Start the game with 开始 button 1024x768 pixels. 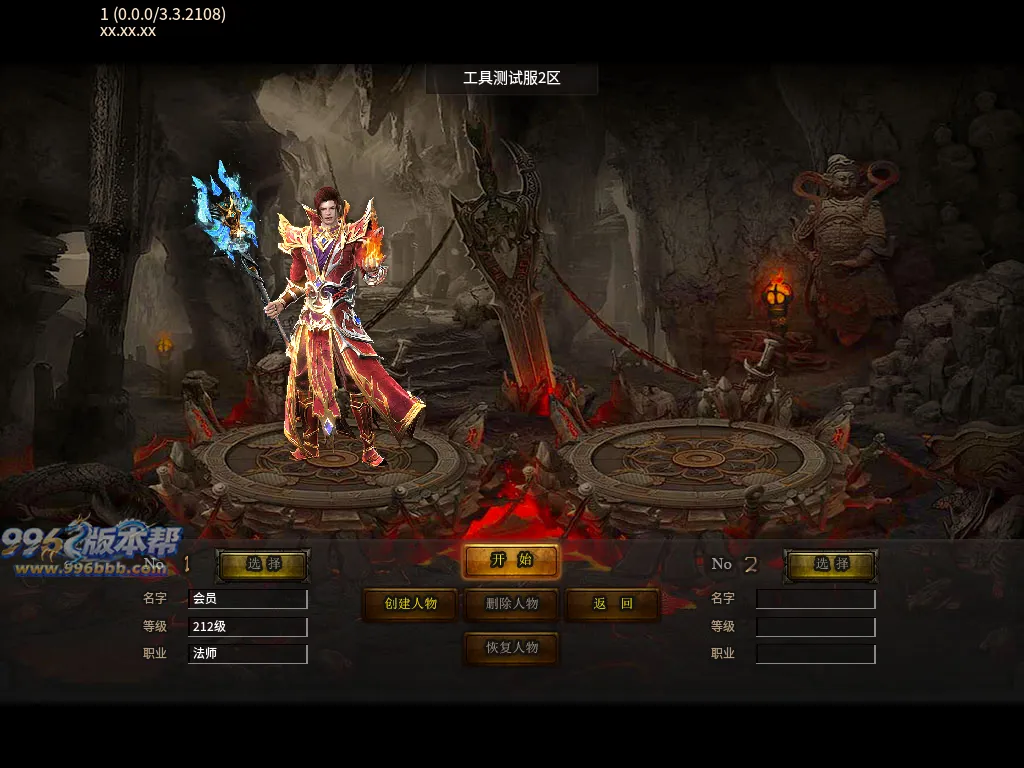[x=511, y=561]
